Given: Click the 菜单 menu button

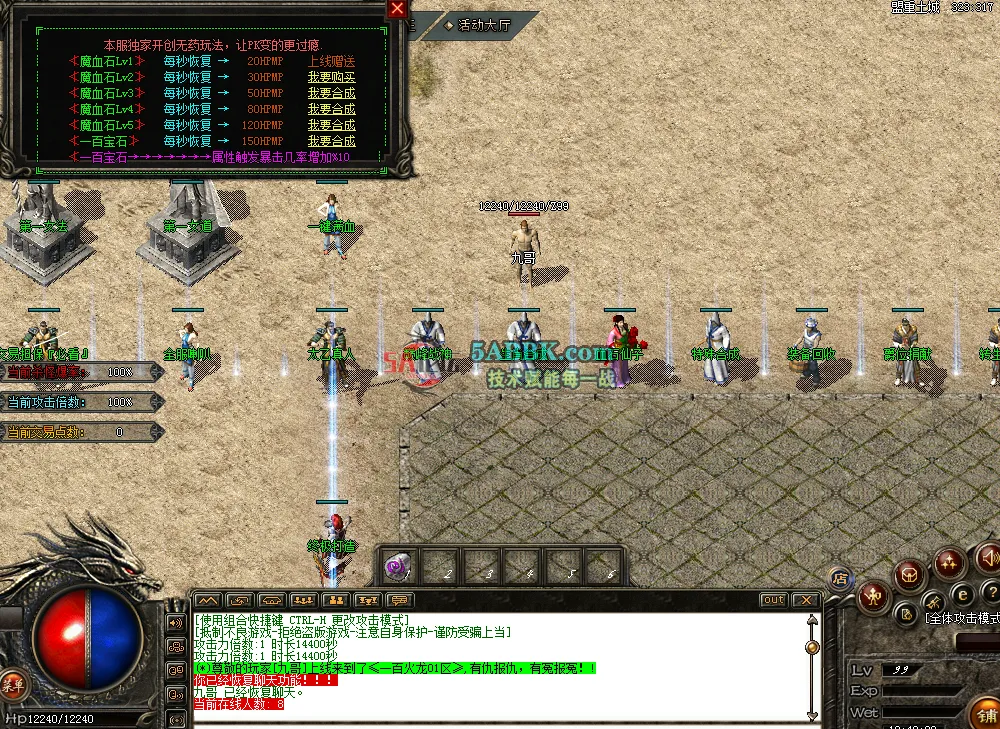Looking at the screenshot, I should 13,684.
